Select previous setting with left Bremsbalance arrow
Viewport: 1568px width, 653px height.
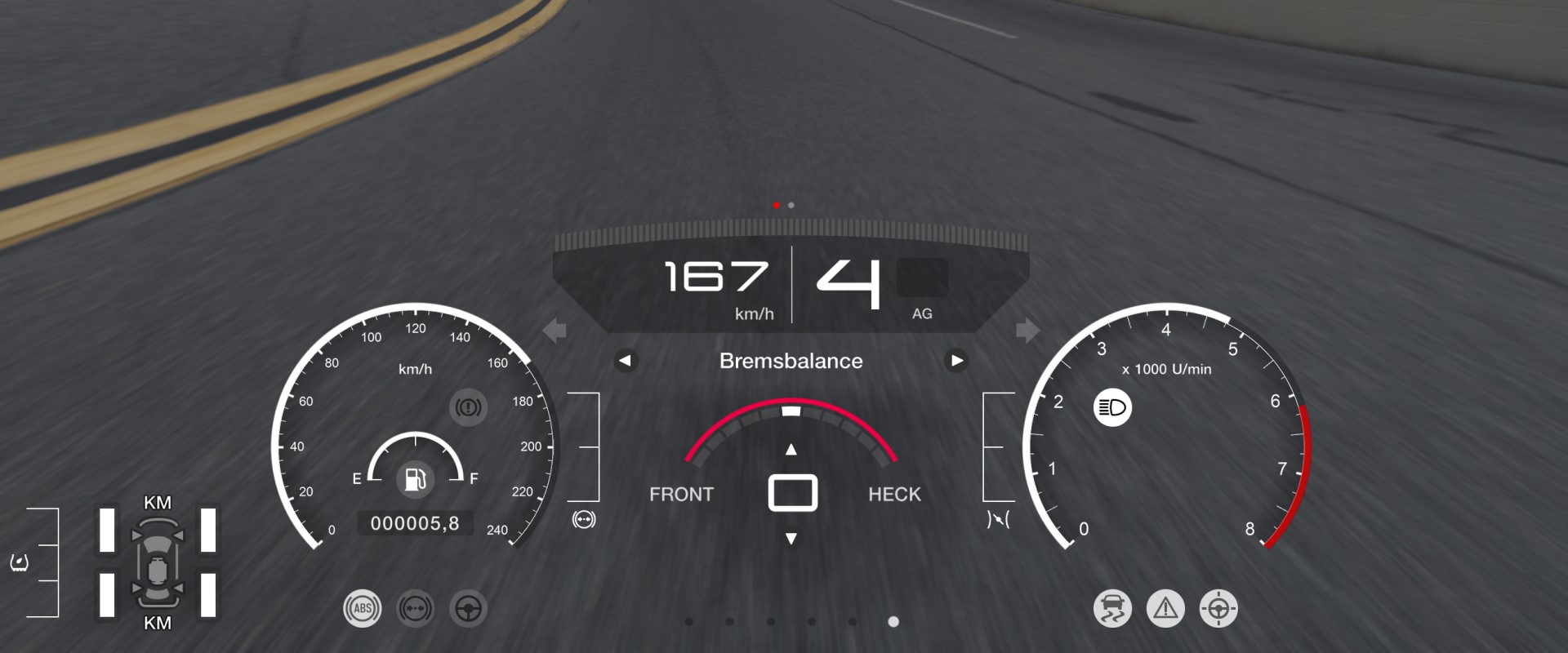626,360
